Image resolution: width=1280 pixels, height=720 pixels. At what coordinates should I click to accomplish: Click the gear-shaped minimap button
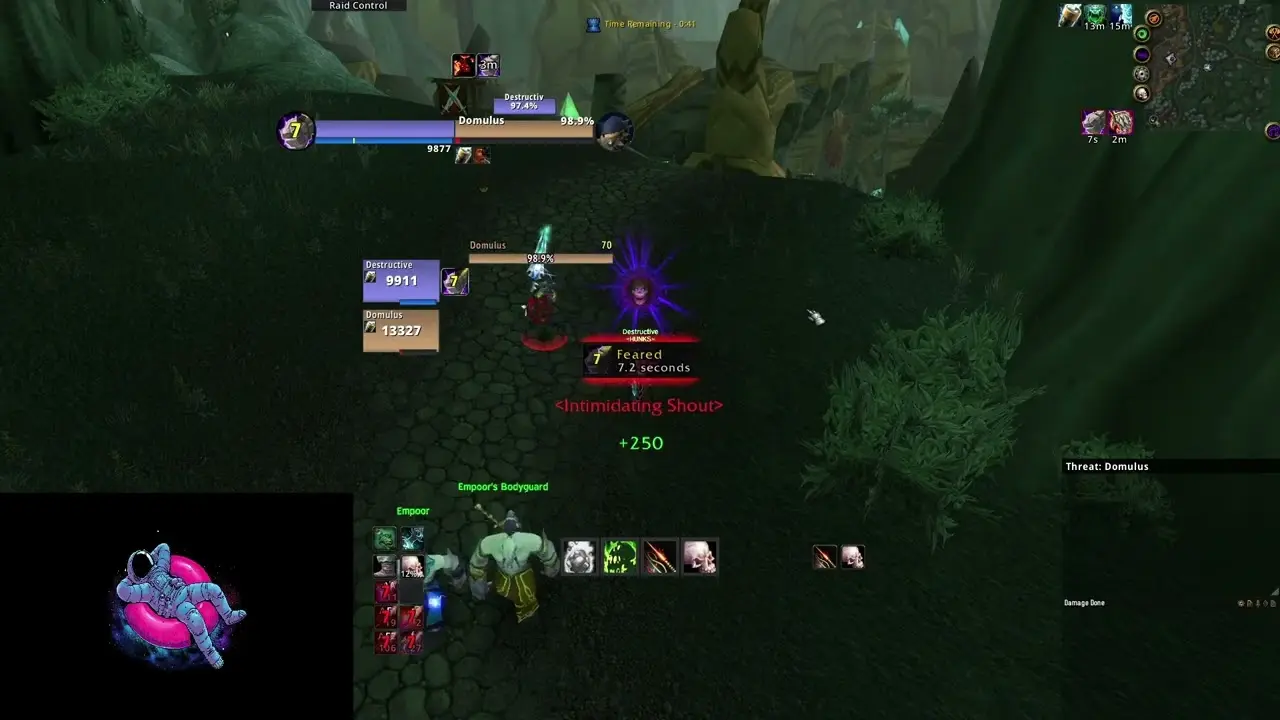click(x=1141, y=74)
